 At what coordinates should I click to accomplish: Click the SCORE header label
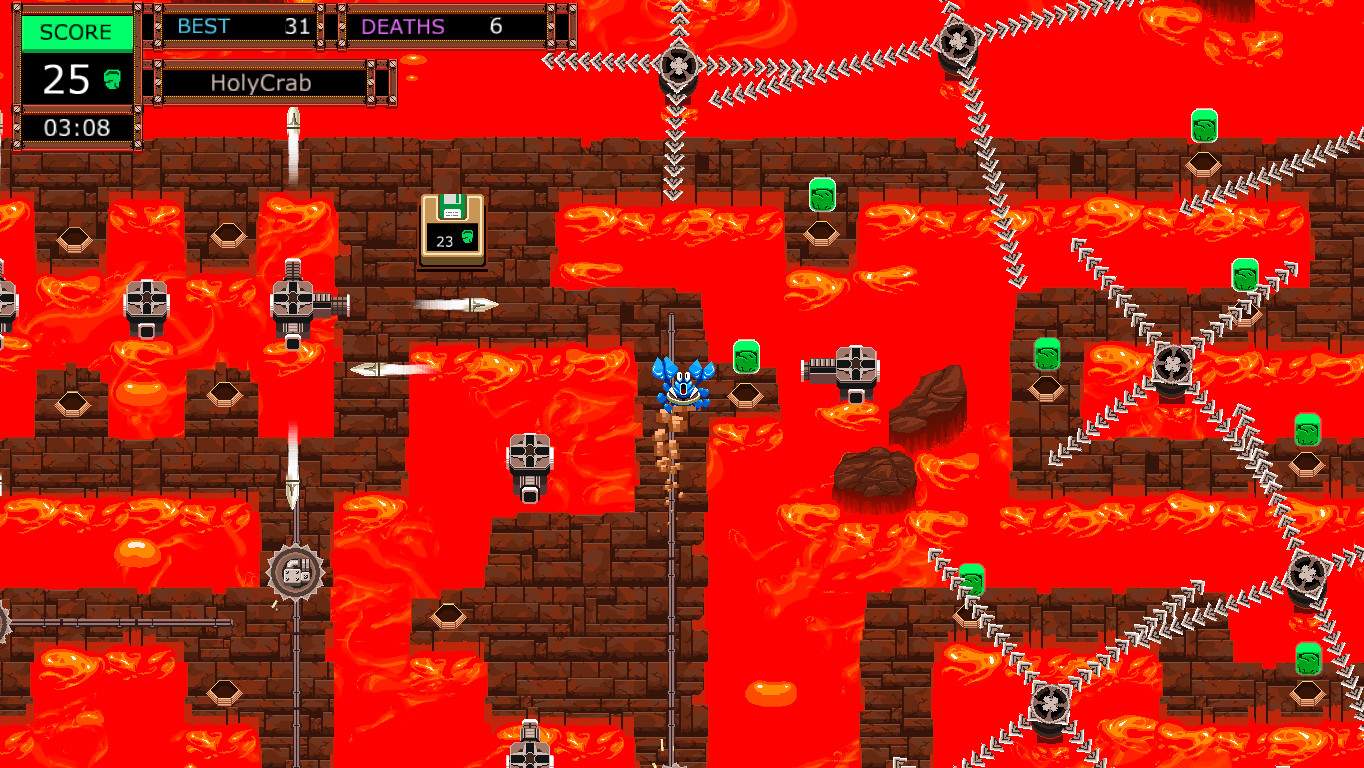click(76, 32)
